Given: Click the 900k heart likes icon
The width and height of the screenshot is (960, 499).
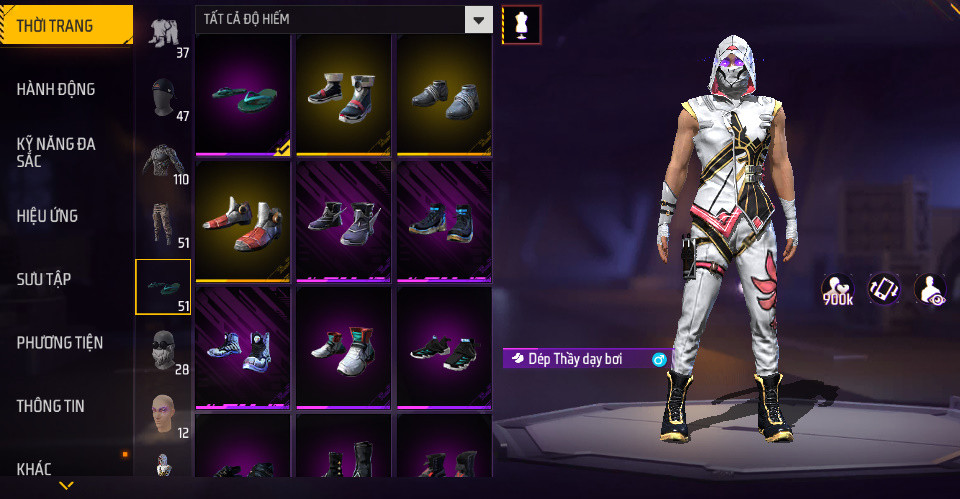Looking at the screenshot, I should pos(838,290).
